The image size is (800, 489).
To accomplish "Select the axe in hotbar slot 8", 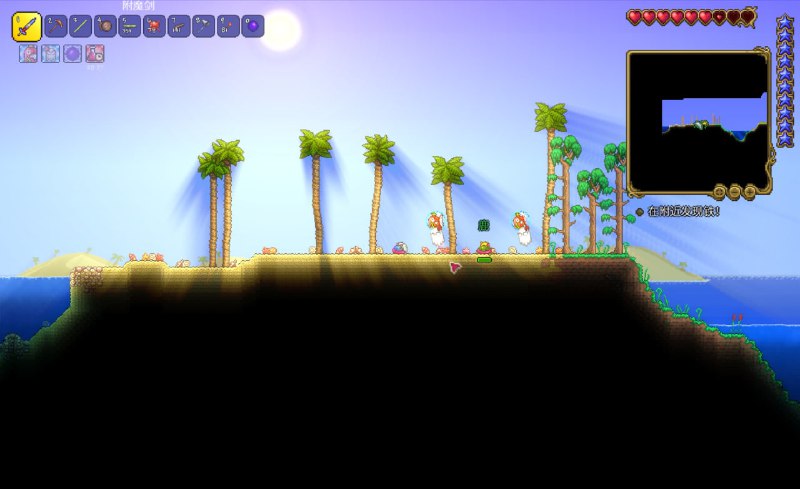I will pyautogui.click(x=203, y=26).
